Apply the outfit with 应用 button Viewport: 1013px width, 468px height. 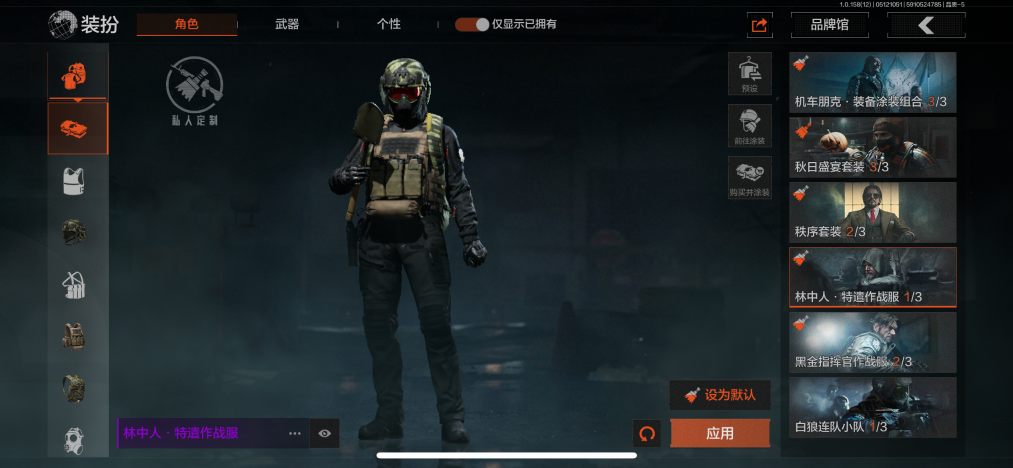[x=720, y=433]
